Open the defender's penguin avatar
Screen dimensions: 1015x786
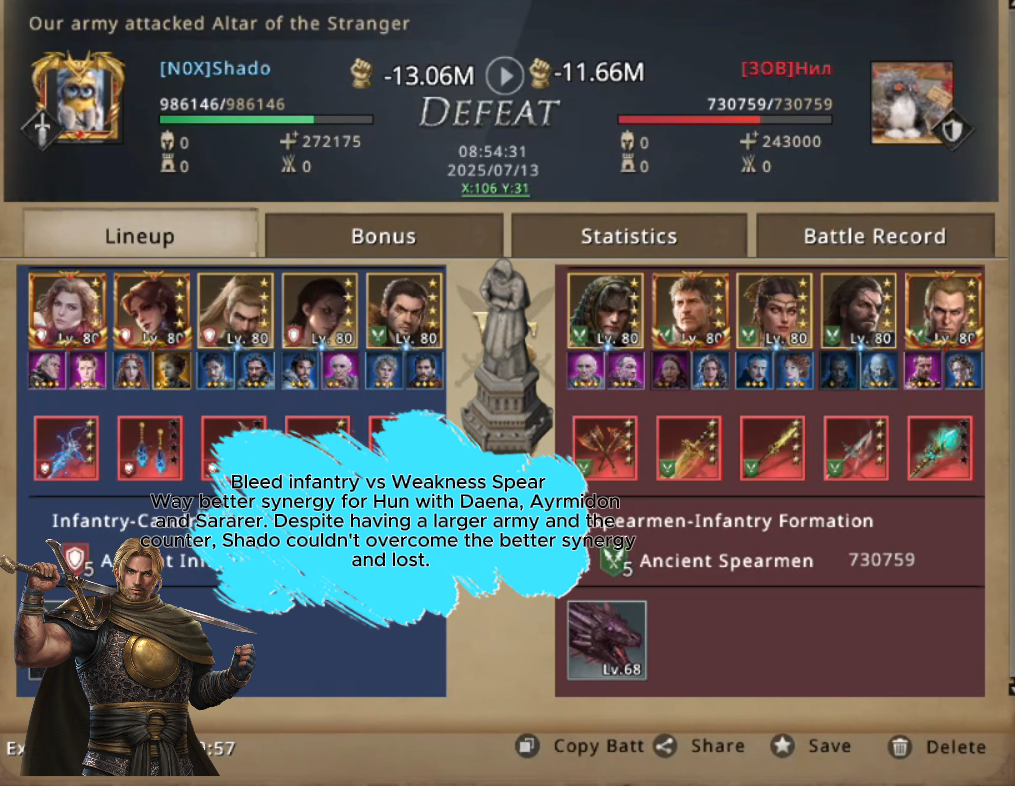[x=911, y=103]
